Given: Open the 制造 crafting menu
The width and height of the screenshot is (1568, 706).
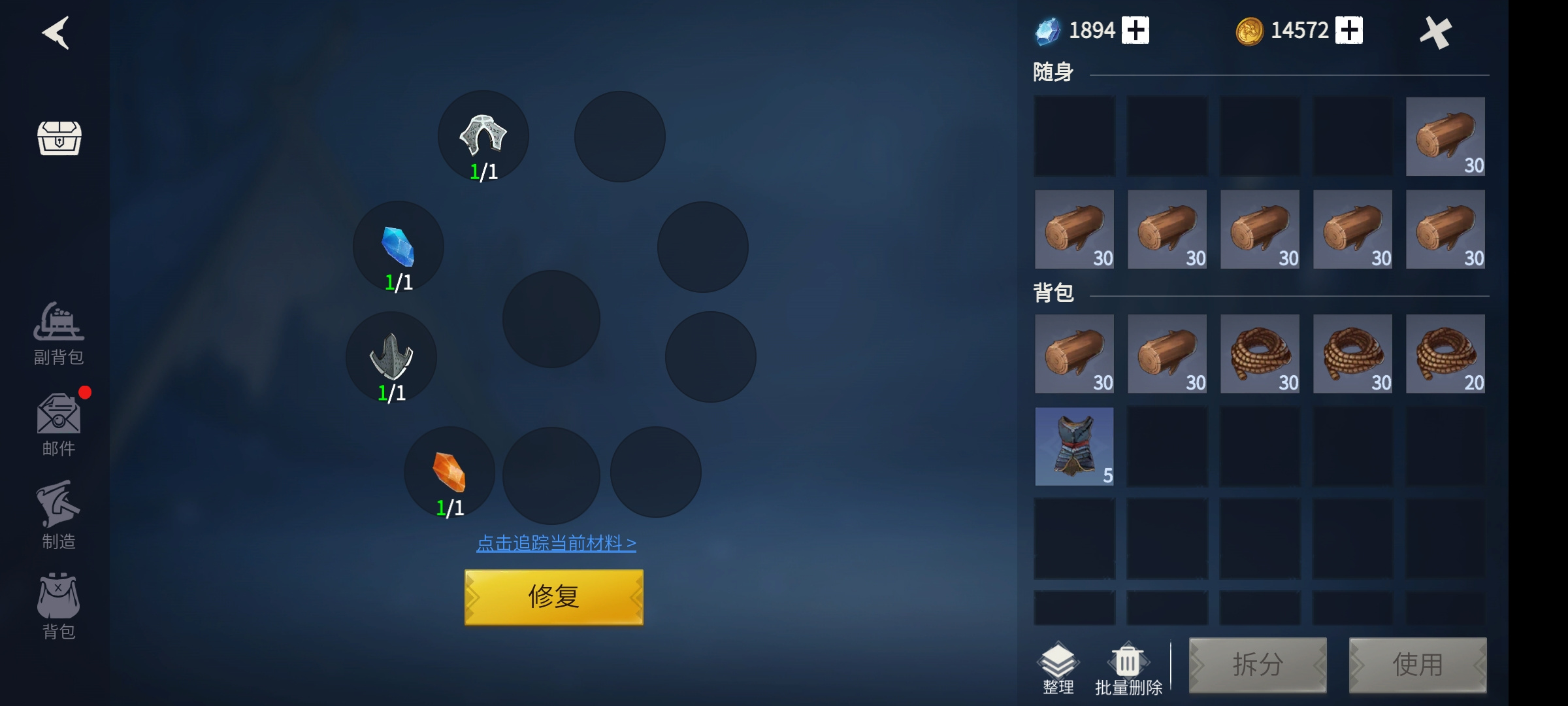Looking at the screenshot, I should coord(59,516).
